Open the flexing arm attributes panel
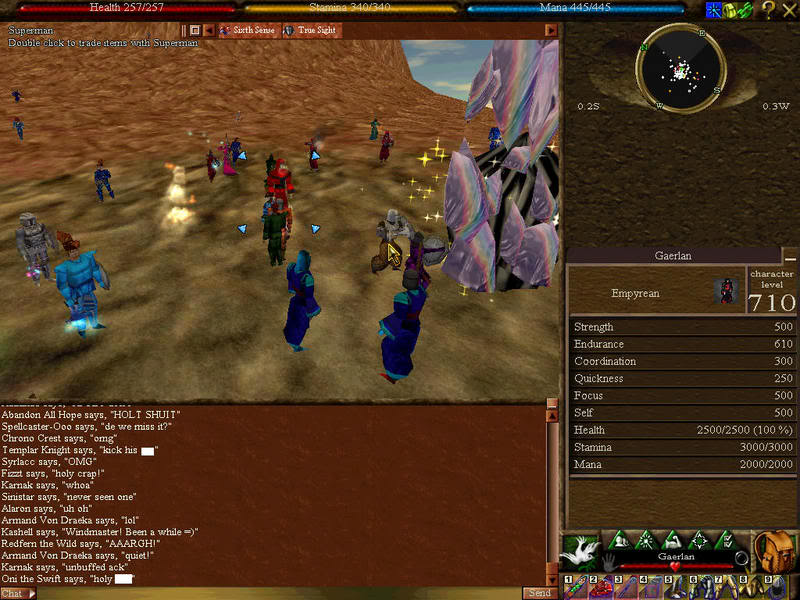Screen dimensions: 800x600 668,540
